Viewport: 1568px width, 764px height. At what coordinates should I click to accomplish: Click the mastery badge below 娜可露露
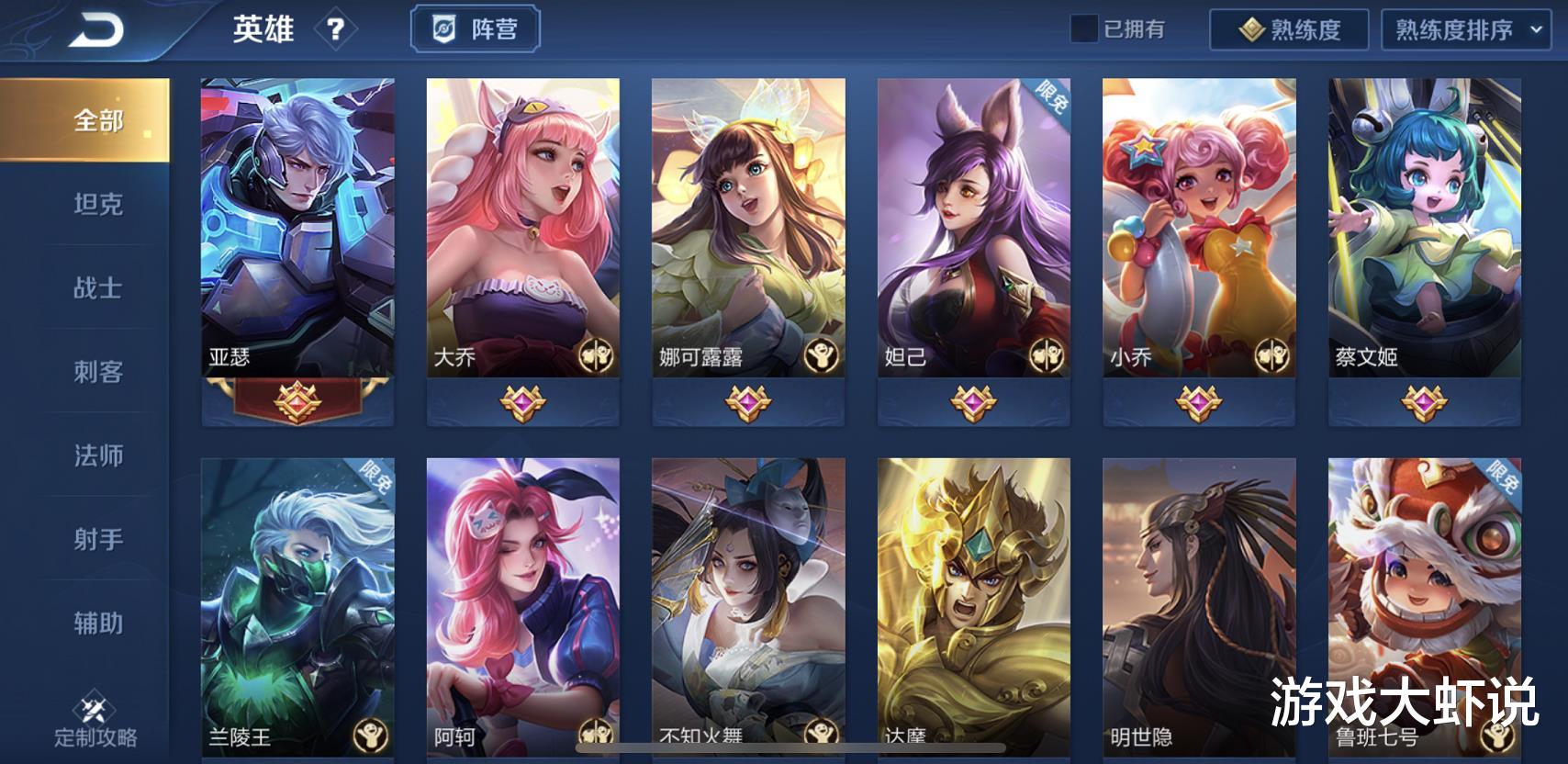[748, 401]
